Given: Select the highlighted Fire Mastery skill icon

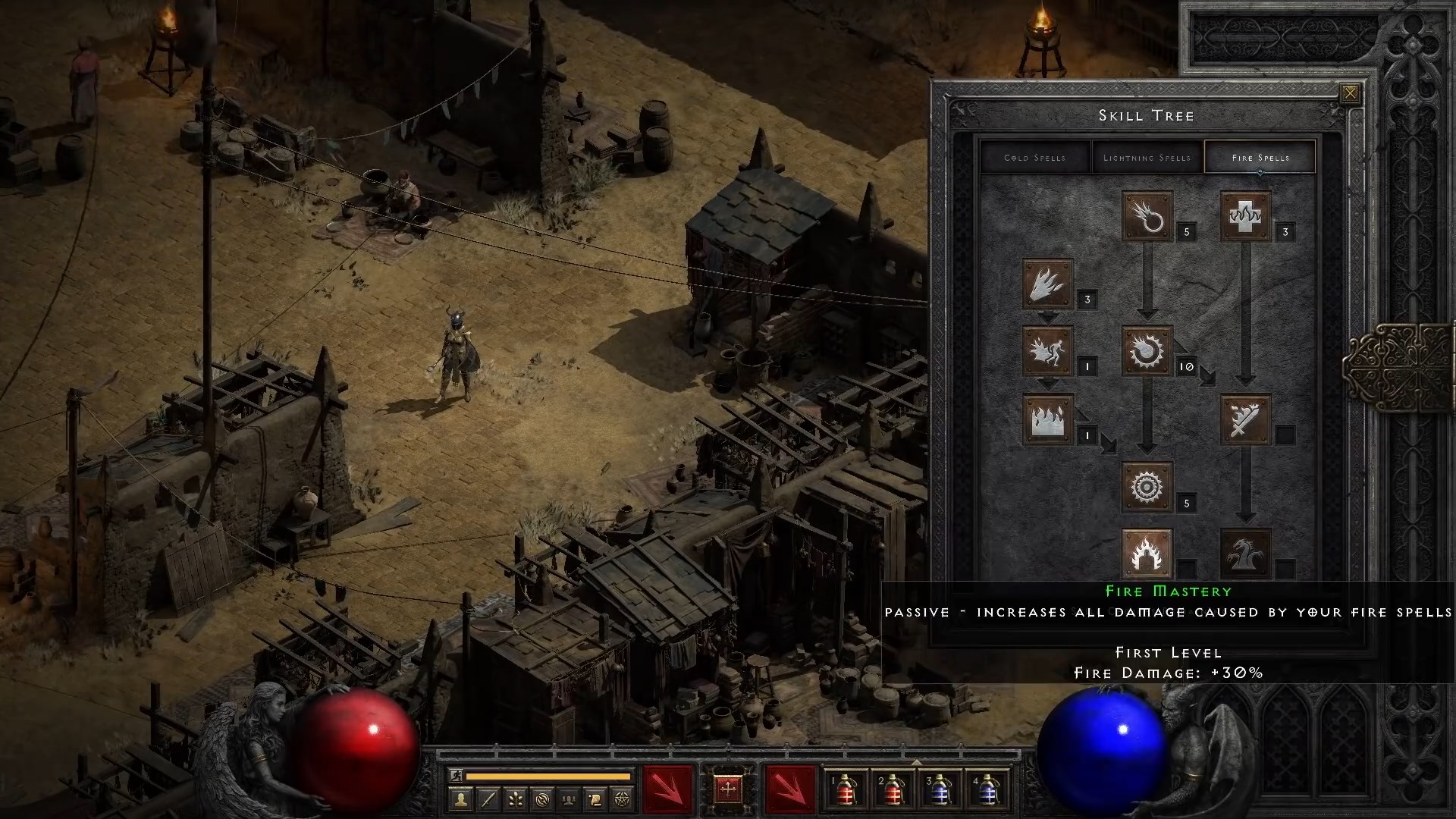Looking at the screenshot, I should 1147,554.
